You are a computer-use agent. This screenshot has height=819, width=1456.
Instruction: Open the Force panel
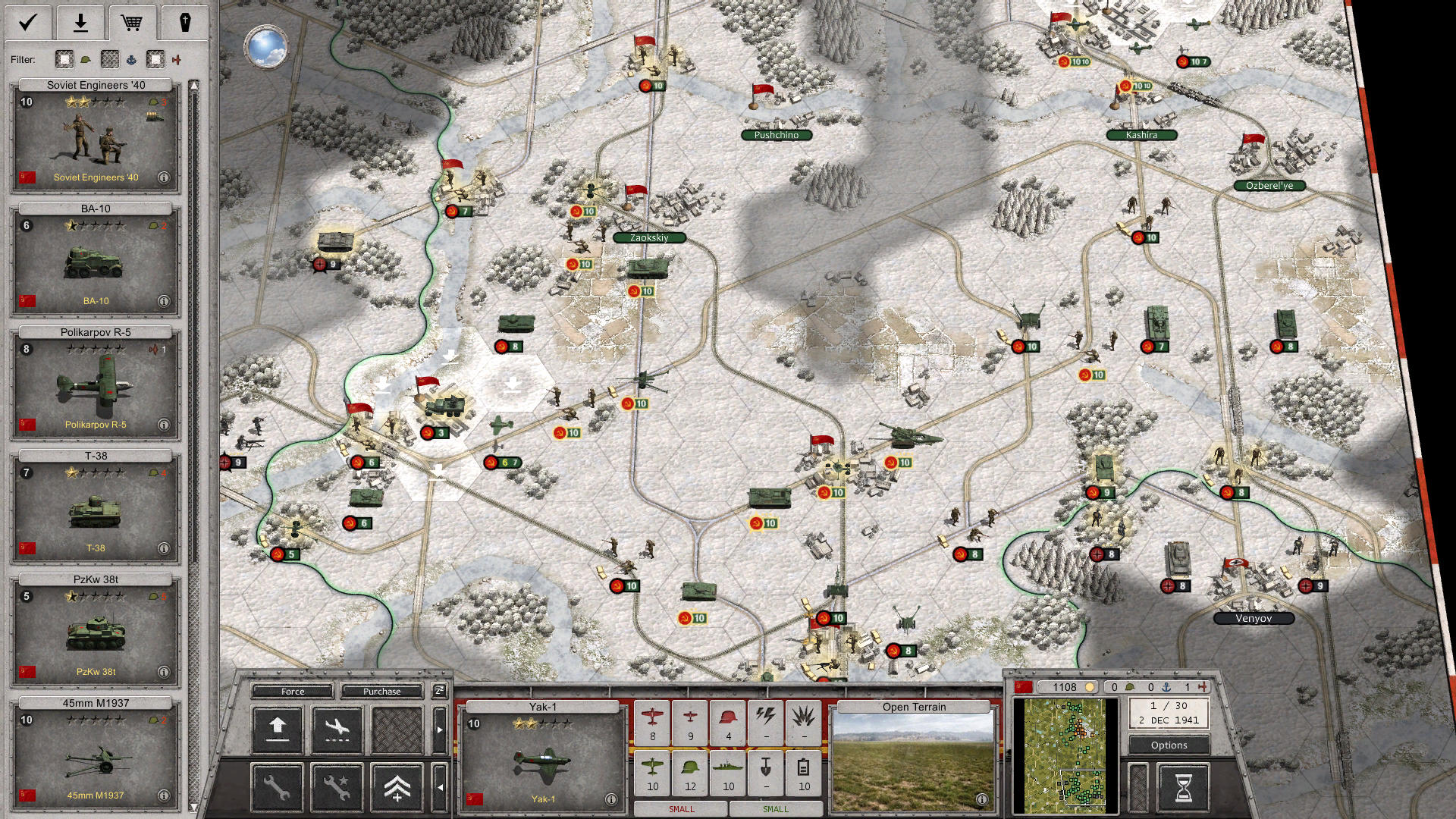pos(293,692)
